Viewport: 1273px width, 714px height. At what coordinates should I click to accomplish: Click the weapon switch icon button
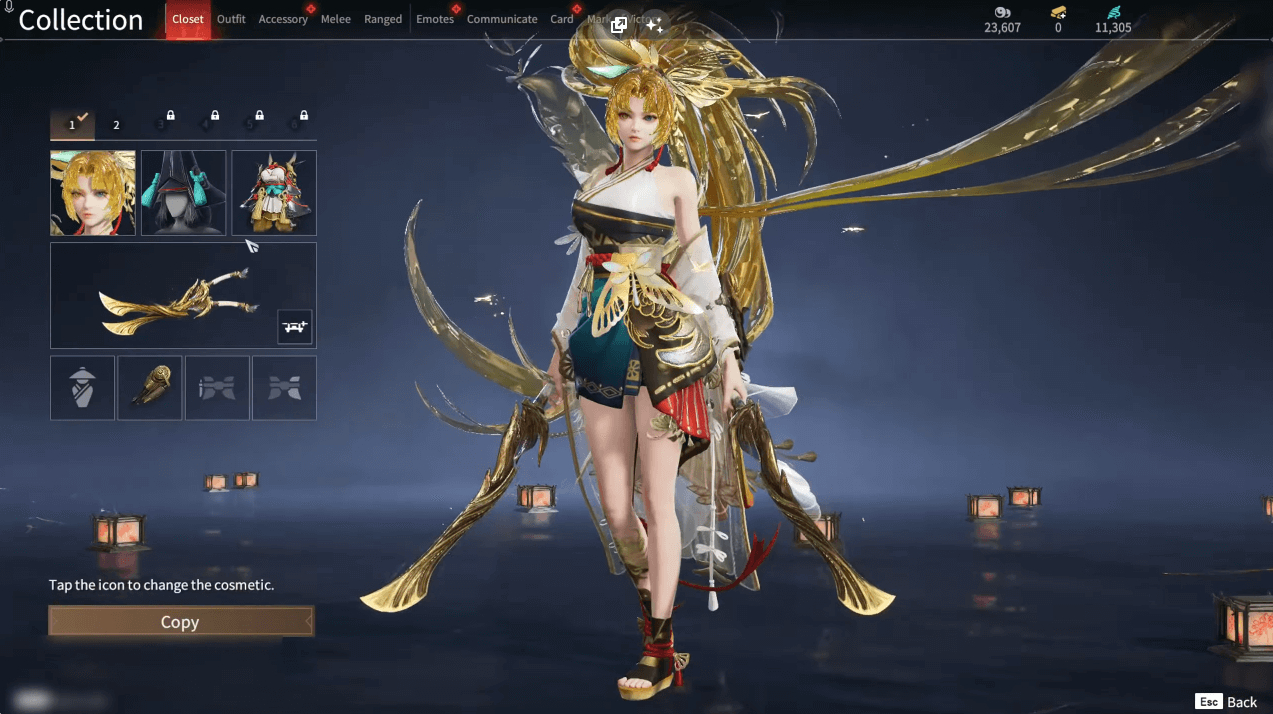295,326
